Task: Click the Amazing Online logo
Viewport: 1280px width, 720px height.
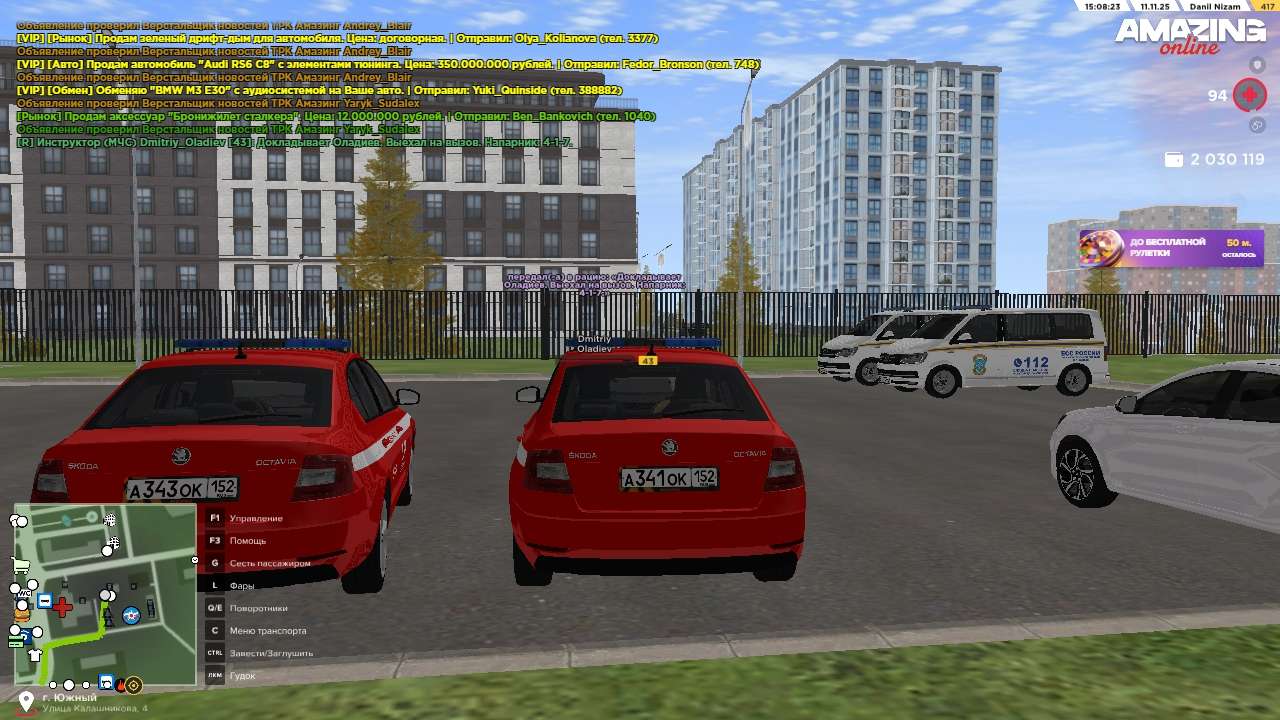Action: (1190, 37)
